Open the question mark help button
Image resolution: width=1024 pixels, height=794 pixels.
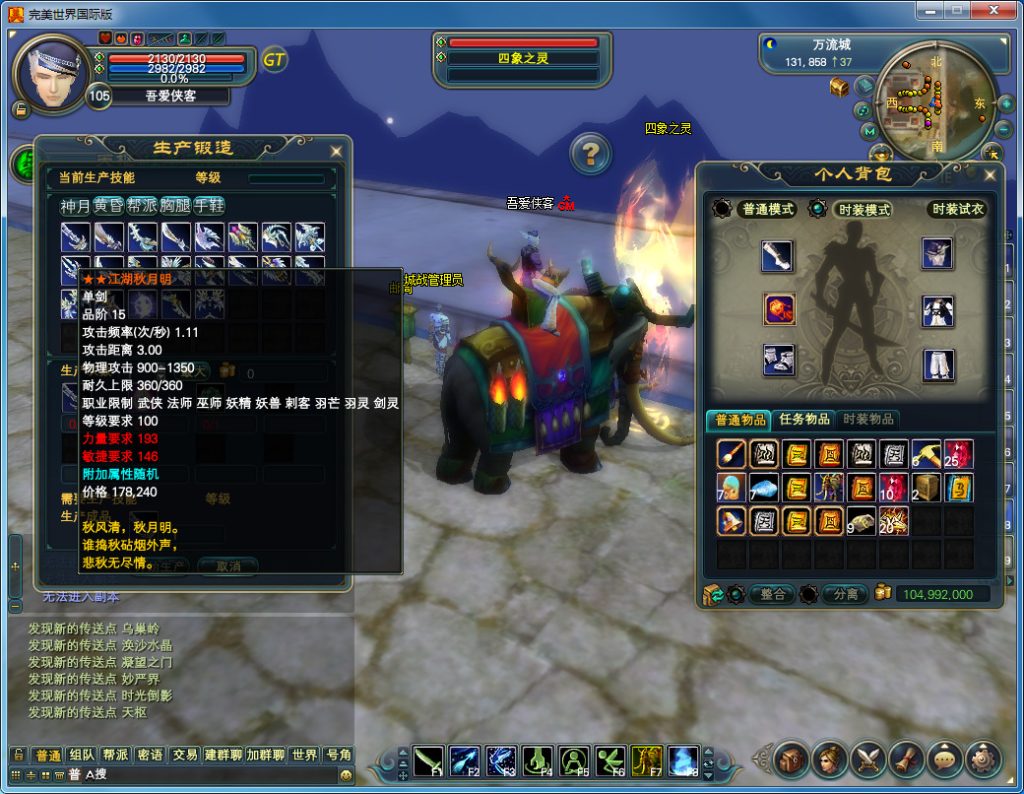591,154
